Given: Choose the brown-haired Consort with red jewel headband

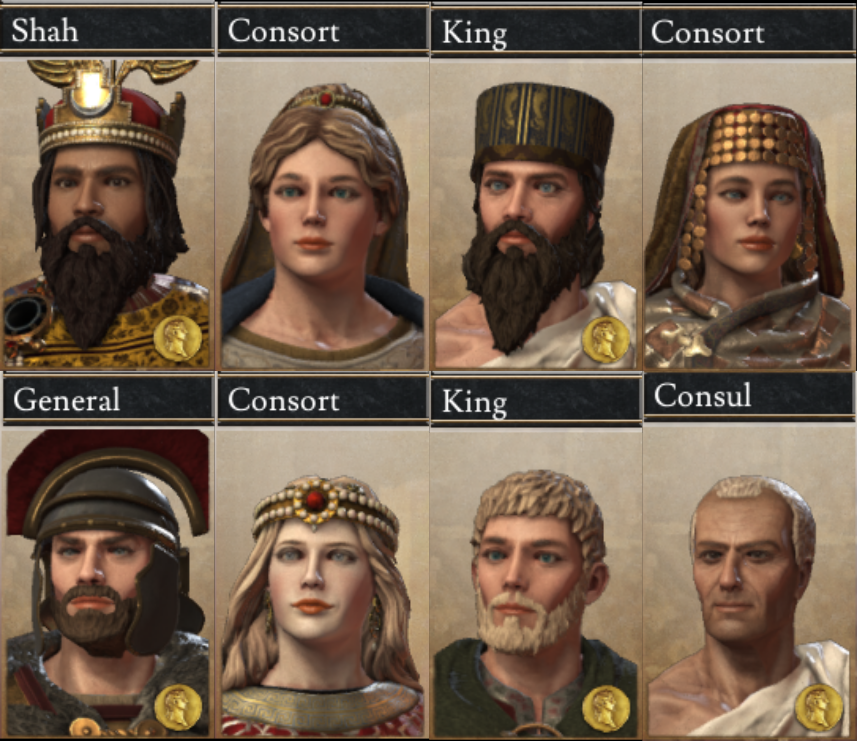Looking at the screenshot, I should [321, 215].
